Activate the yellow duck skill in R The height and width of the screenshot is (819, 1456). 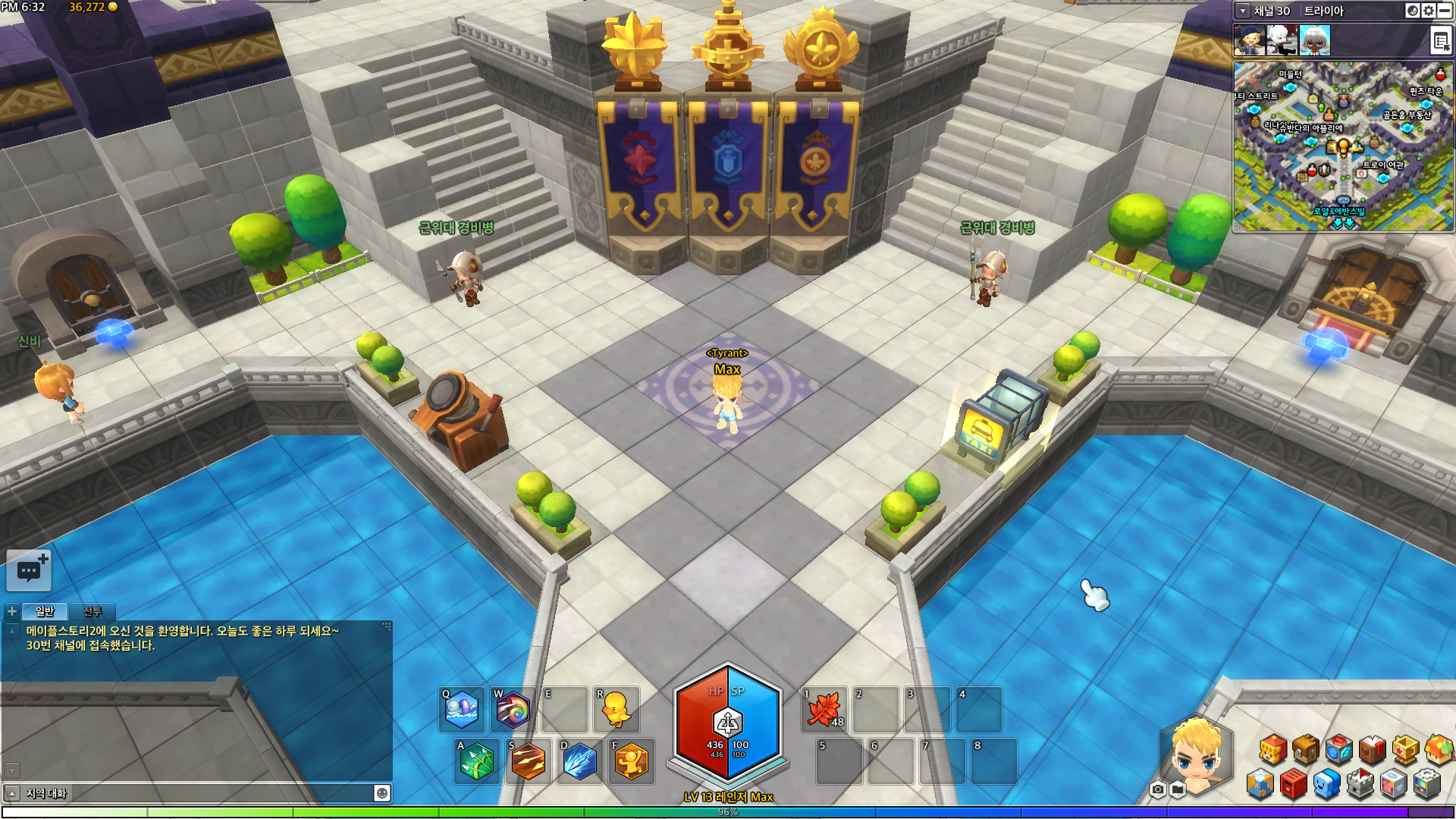pyautogui.click(x=617, y=711)
